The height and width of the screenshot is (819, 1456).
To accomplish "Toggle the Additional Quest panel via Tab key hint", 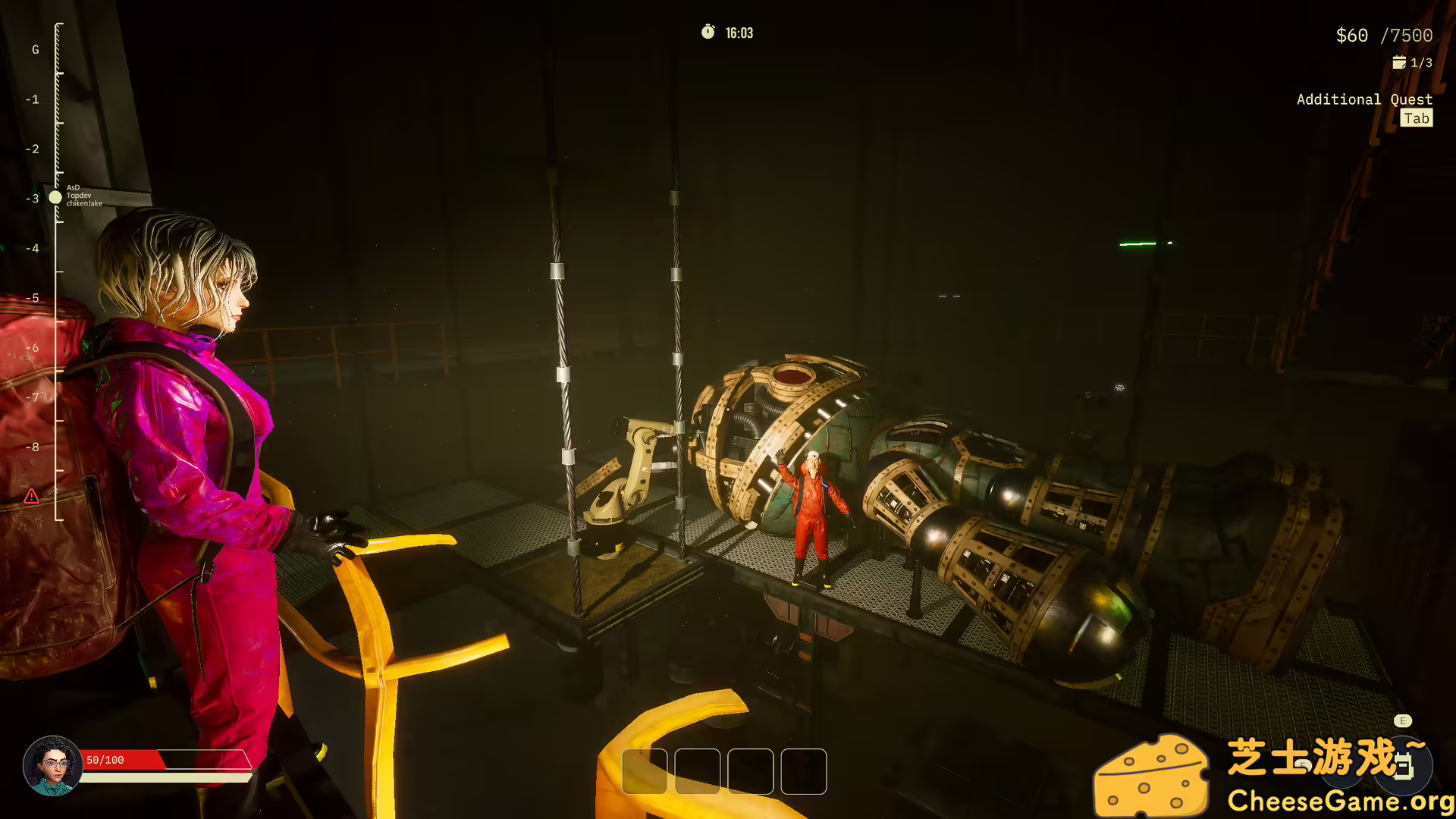I will click(1416, 118).
